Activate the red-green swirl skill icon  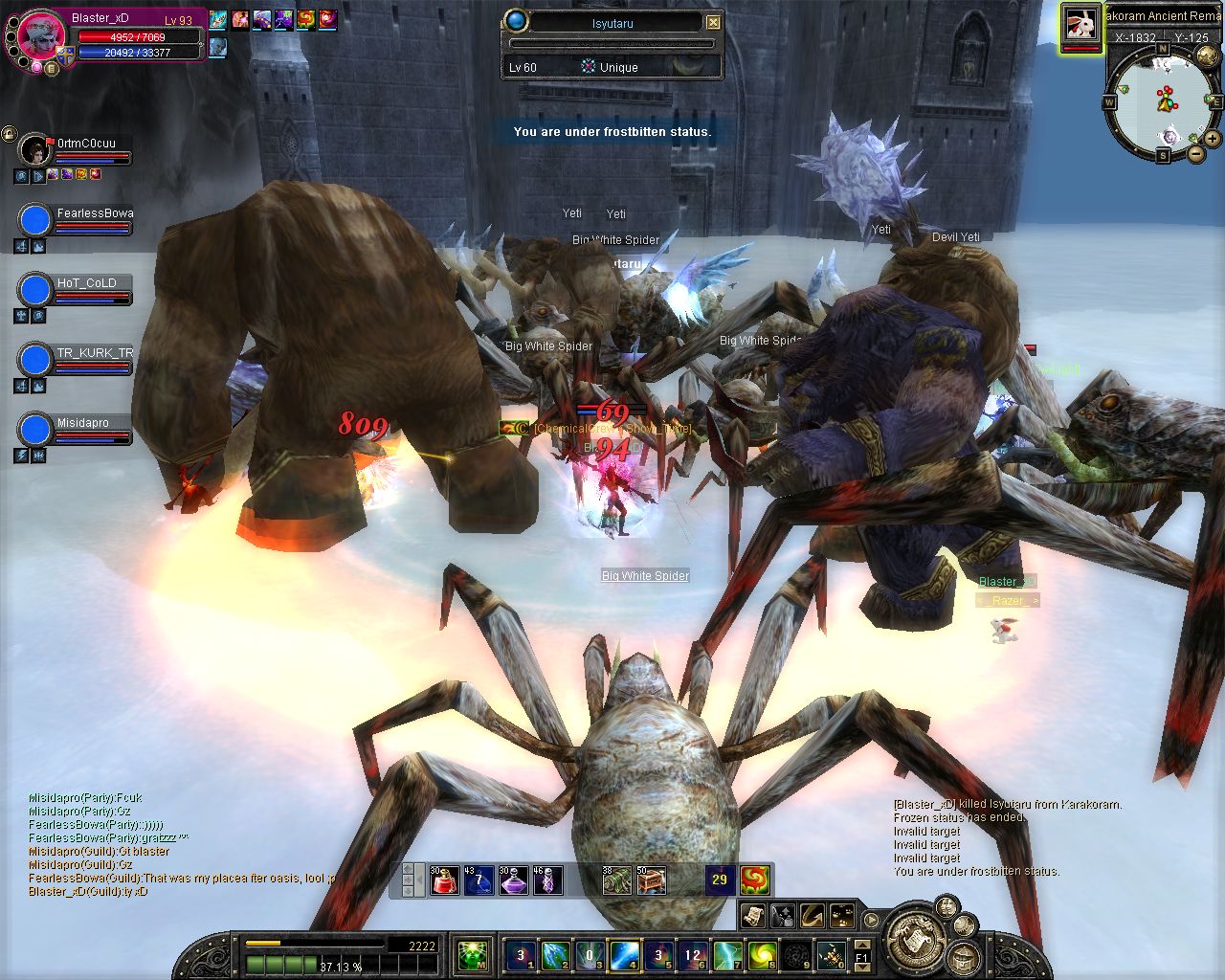[x=755, y=880]
